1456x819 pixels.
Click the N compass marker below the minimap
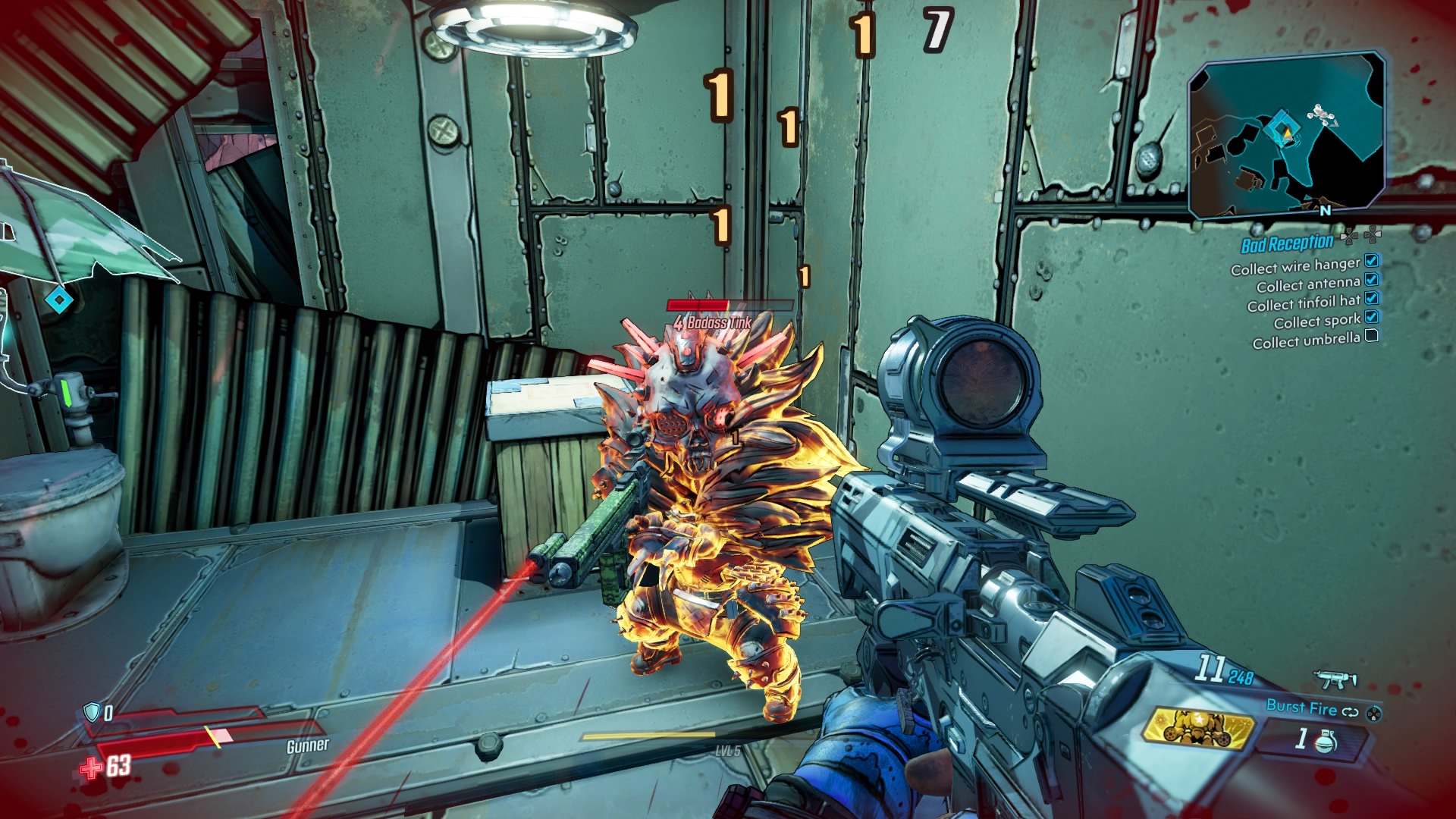click(x=1325, y=210)
